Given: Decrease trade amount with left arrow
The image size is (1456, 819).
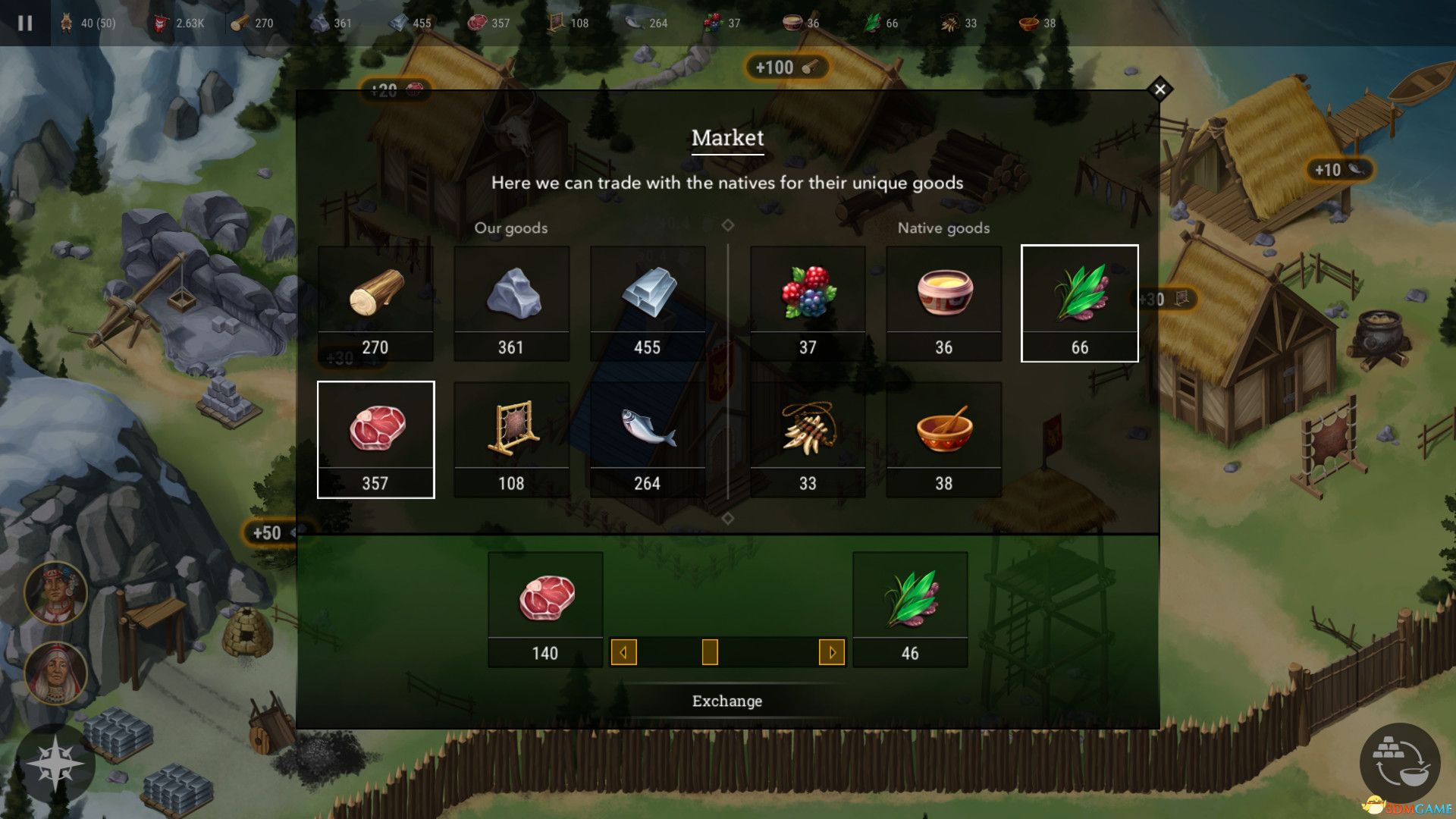Looking at the screenshot, I should click(623, 652).
